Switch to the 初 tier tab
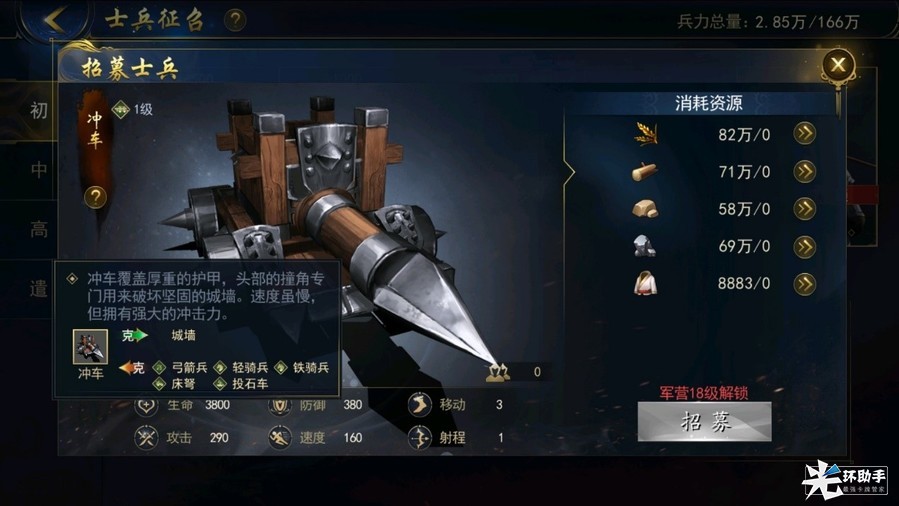The width and height of the screenshot is (899, 506). [38, 110]
